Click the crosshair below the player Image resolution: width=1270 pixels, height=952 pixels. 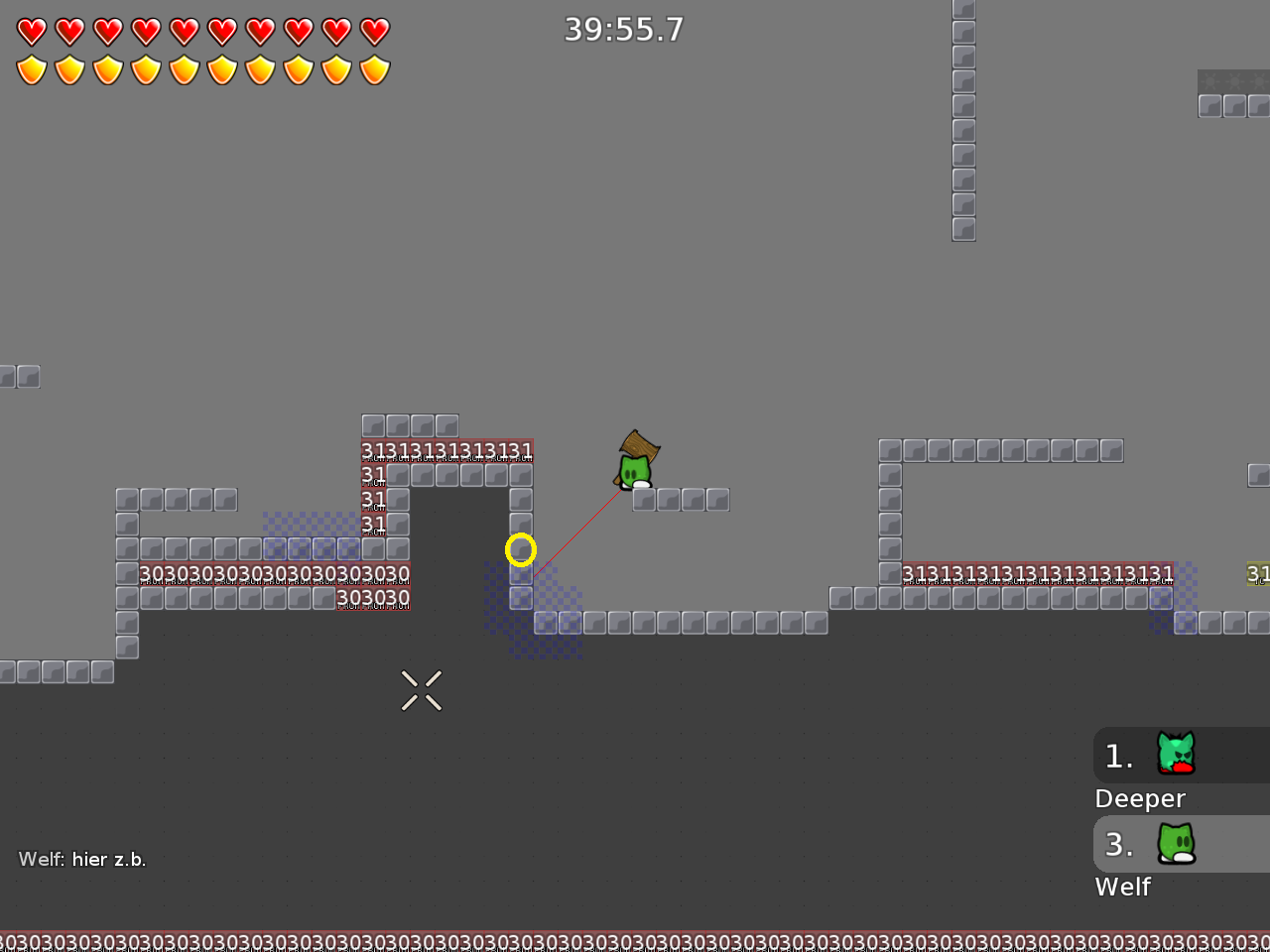421,690
